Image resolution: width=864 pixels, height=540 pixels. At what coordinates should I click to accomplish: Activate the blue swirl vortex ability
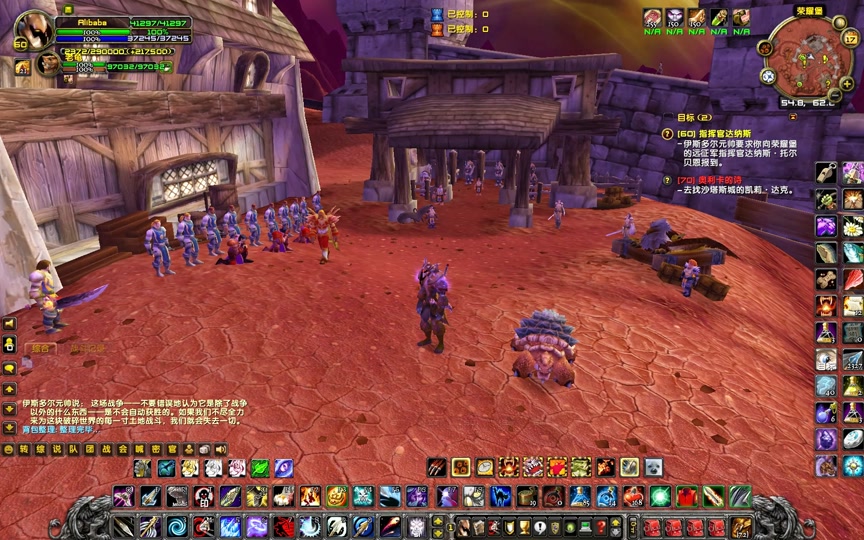click(x=177, y=527)
